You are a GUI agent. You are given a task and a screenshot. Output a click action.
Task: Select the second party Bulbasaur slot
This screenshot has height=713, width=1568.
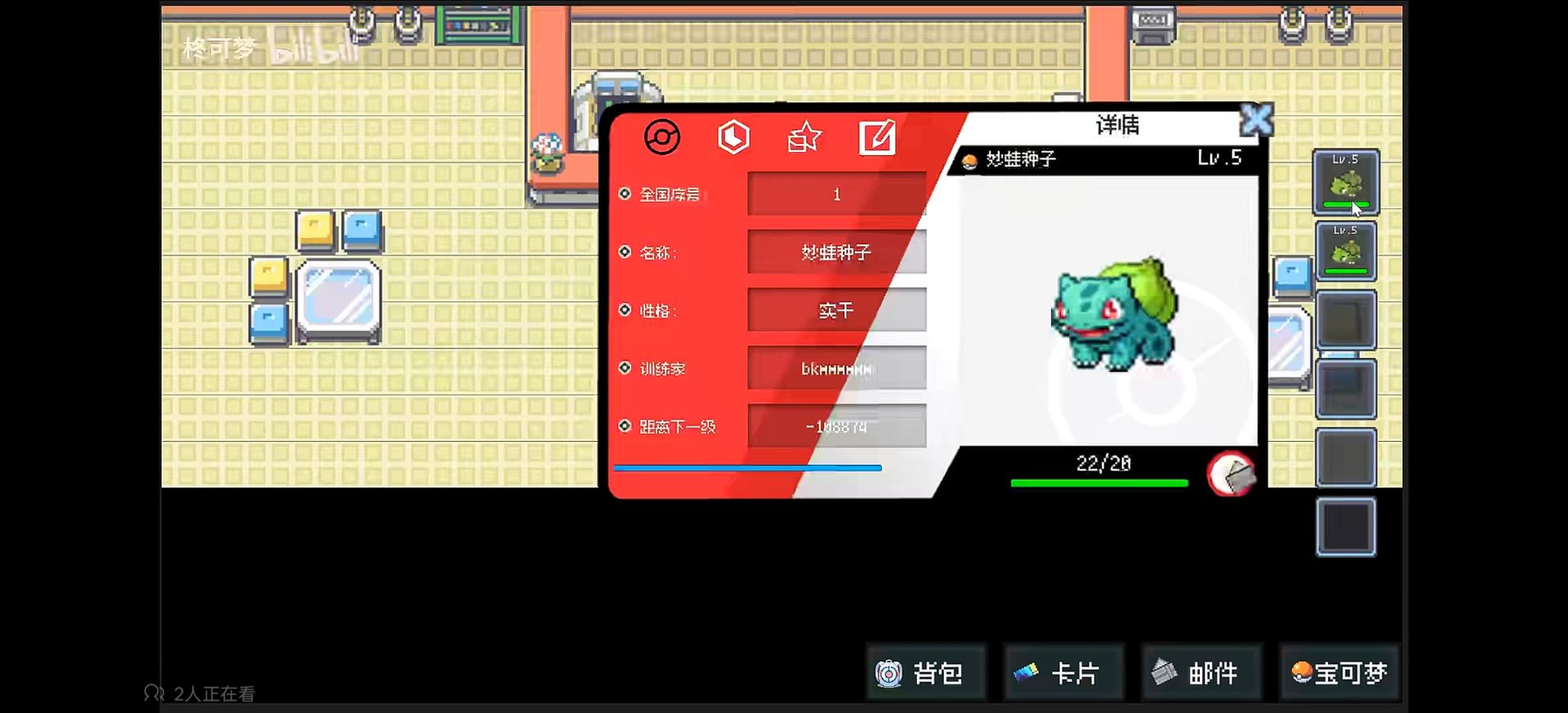[x=1345, y=252]
